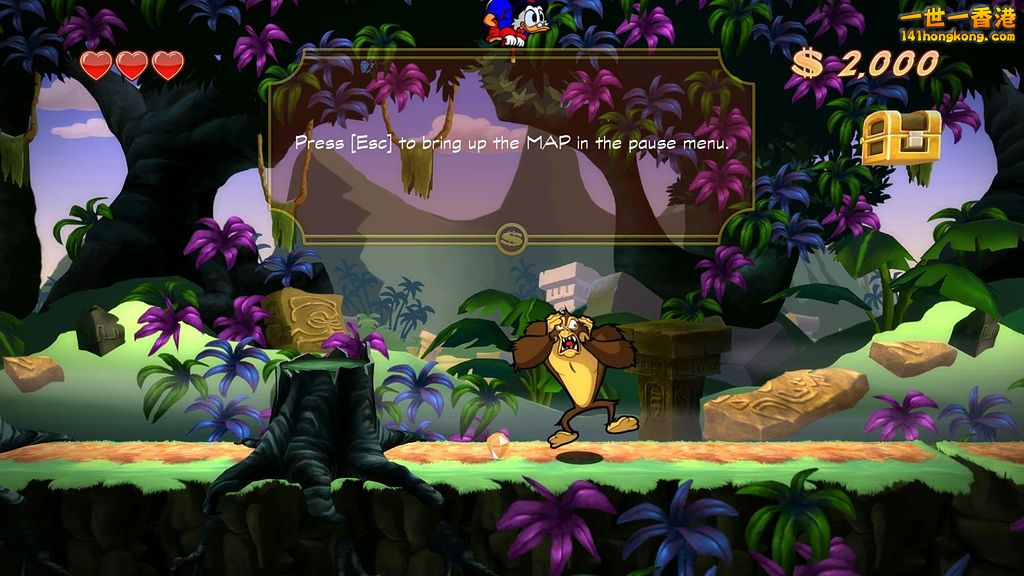Screen dimensions: 1024x576
Task: Click the dollar coin emblem on the hint box
Action: click(x=511, y=238)
